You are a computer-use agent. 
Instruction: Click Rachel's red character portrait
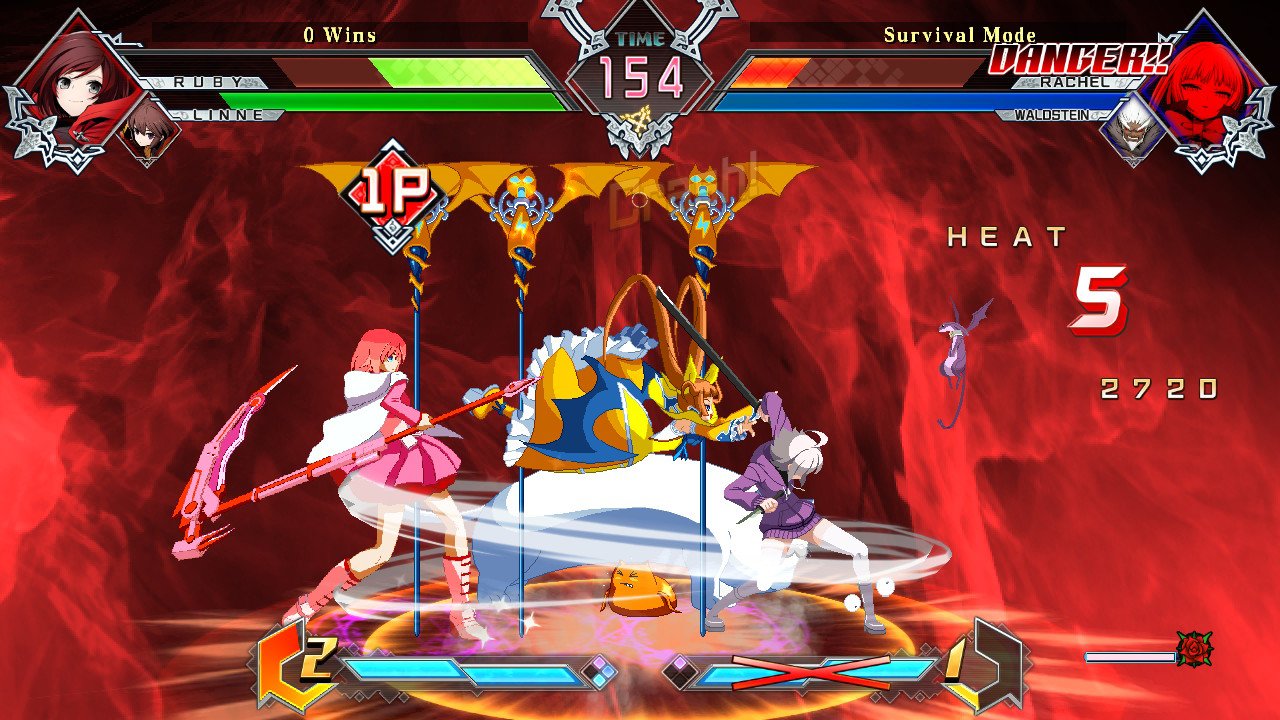tap(1201, 78)
